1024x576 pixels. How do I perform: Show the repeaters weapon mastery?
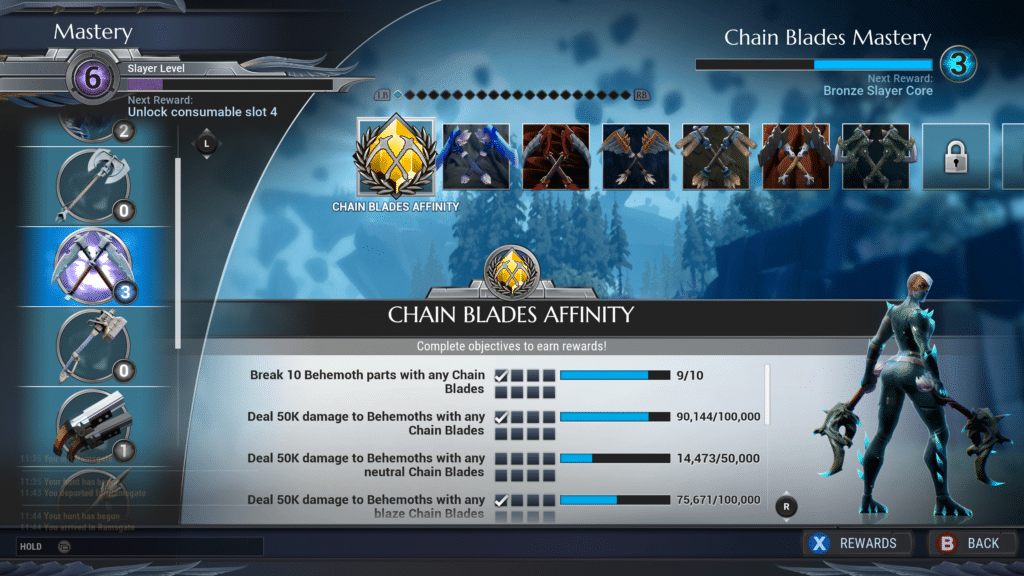point(92,425)
